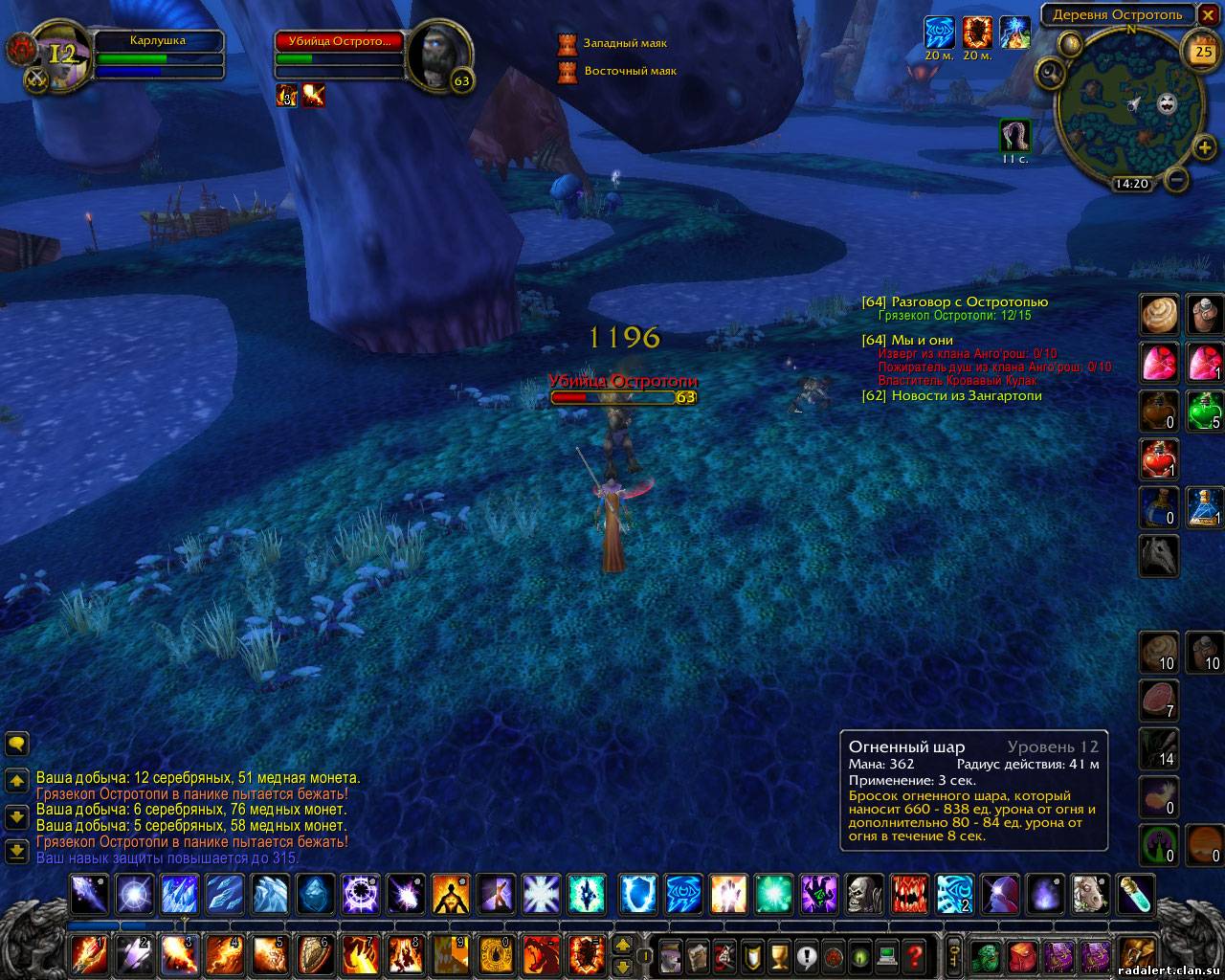
Task: Close the minimap with the X button
Action: pos(1207,16)
